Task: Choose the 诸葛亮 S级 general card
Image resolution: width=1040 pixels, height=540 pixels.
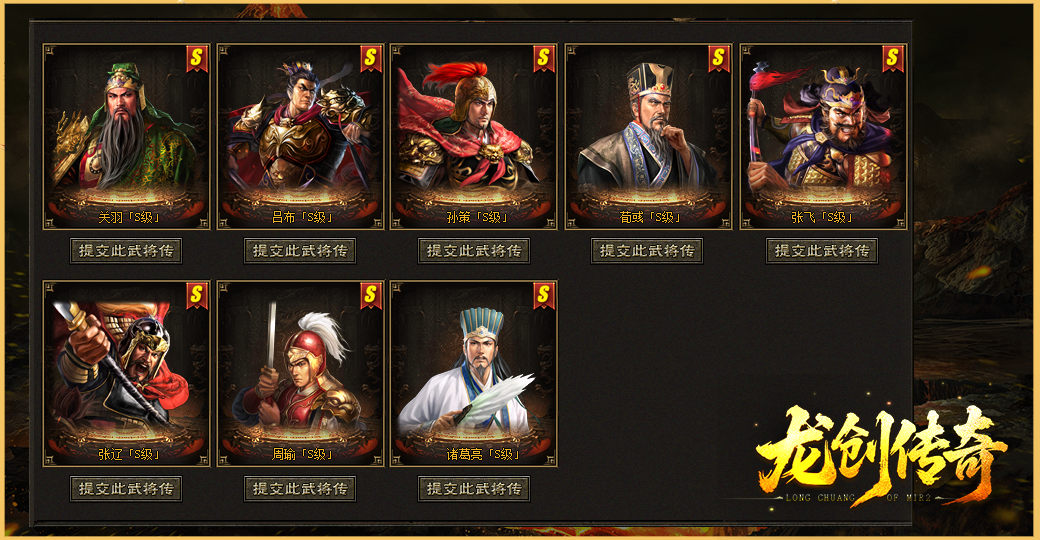Action: pyautogui.click(x=474, y=373)
